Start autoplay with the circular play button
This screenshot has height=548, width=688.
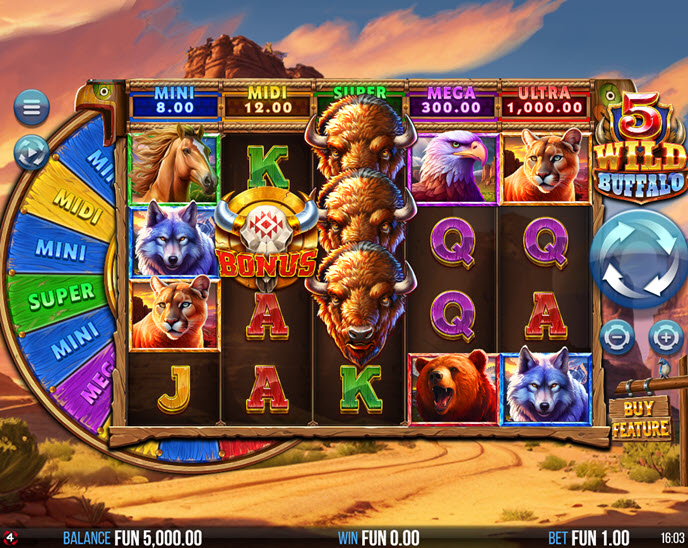(x=31, y=152)
